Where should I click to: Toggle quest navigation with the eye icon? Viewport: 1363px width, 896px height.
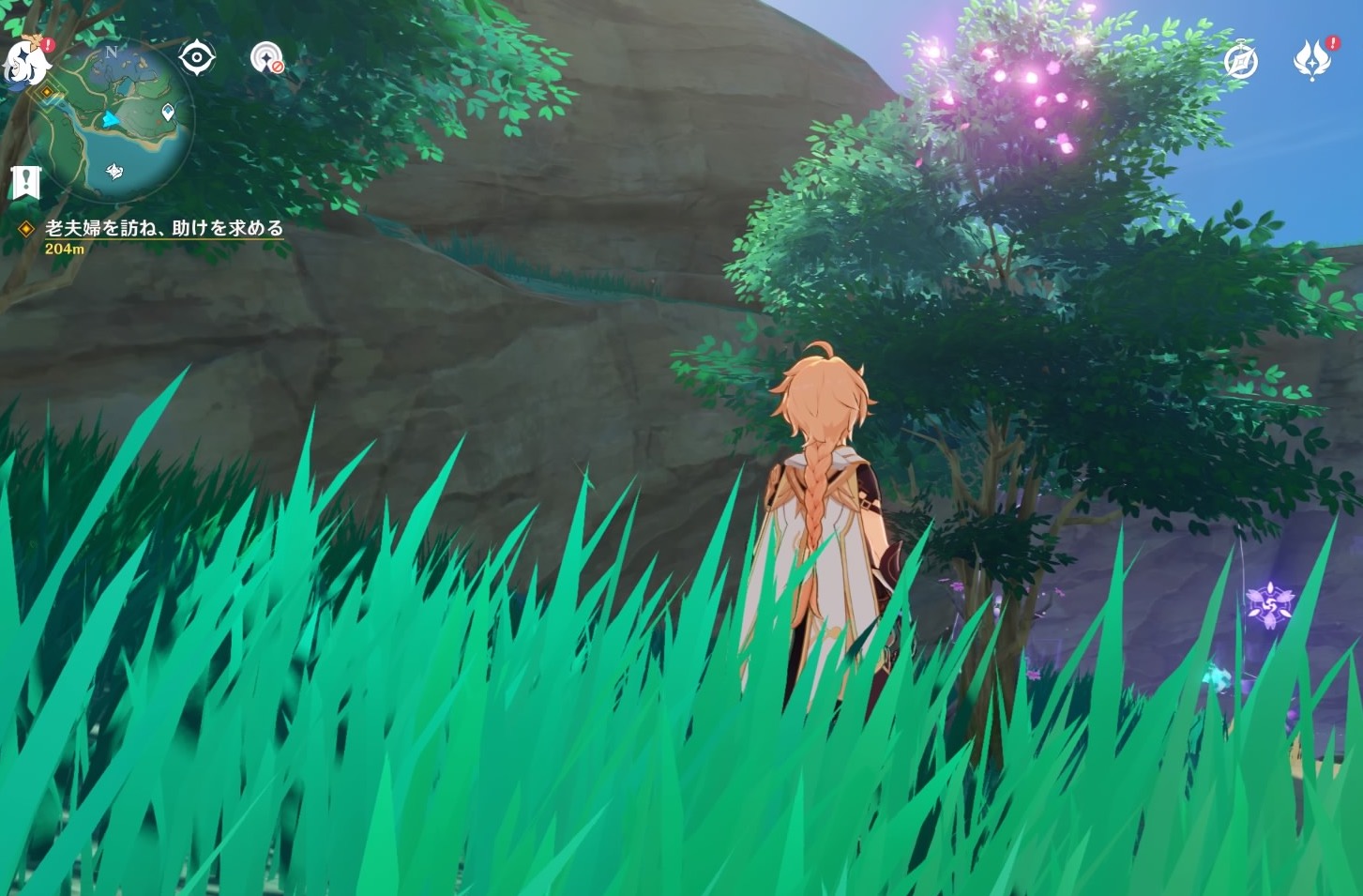pos(196,57)
